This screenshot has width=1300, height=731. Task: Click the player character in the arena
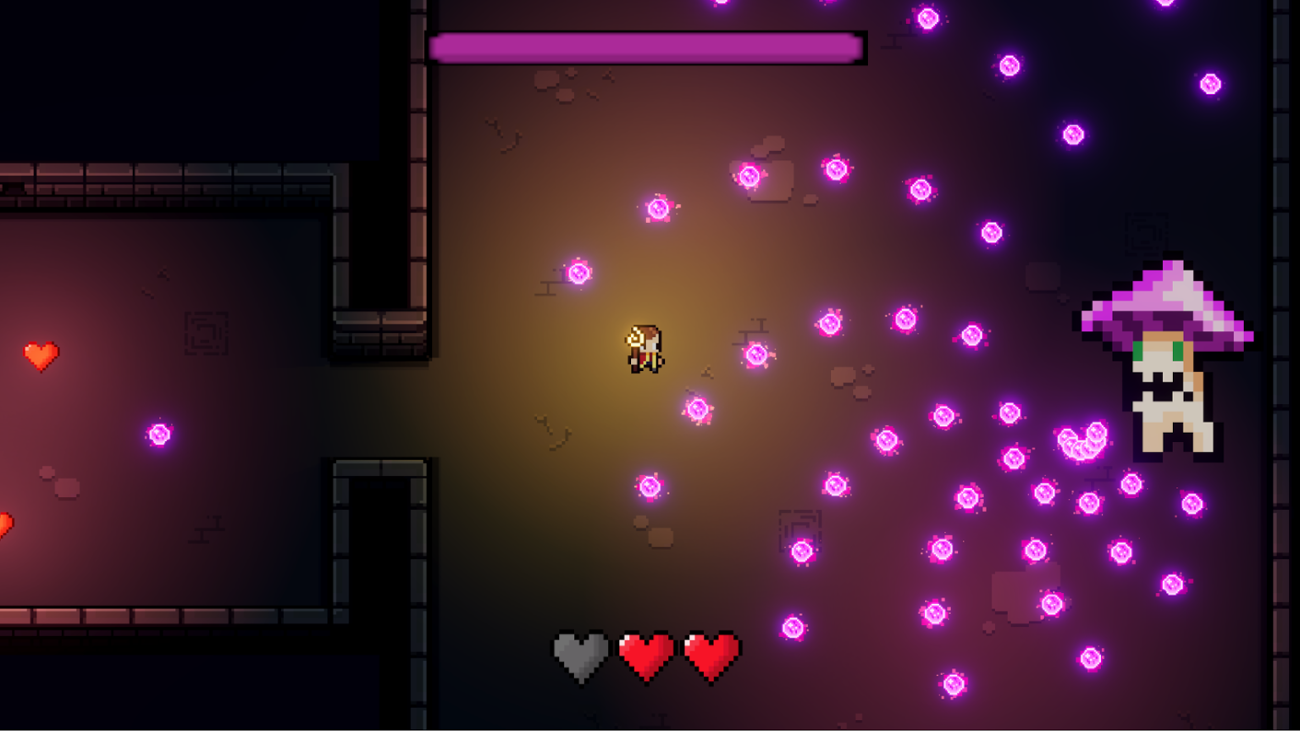[x=648, y=350]
